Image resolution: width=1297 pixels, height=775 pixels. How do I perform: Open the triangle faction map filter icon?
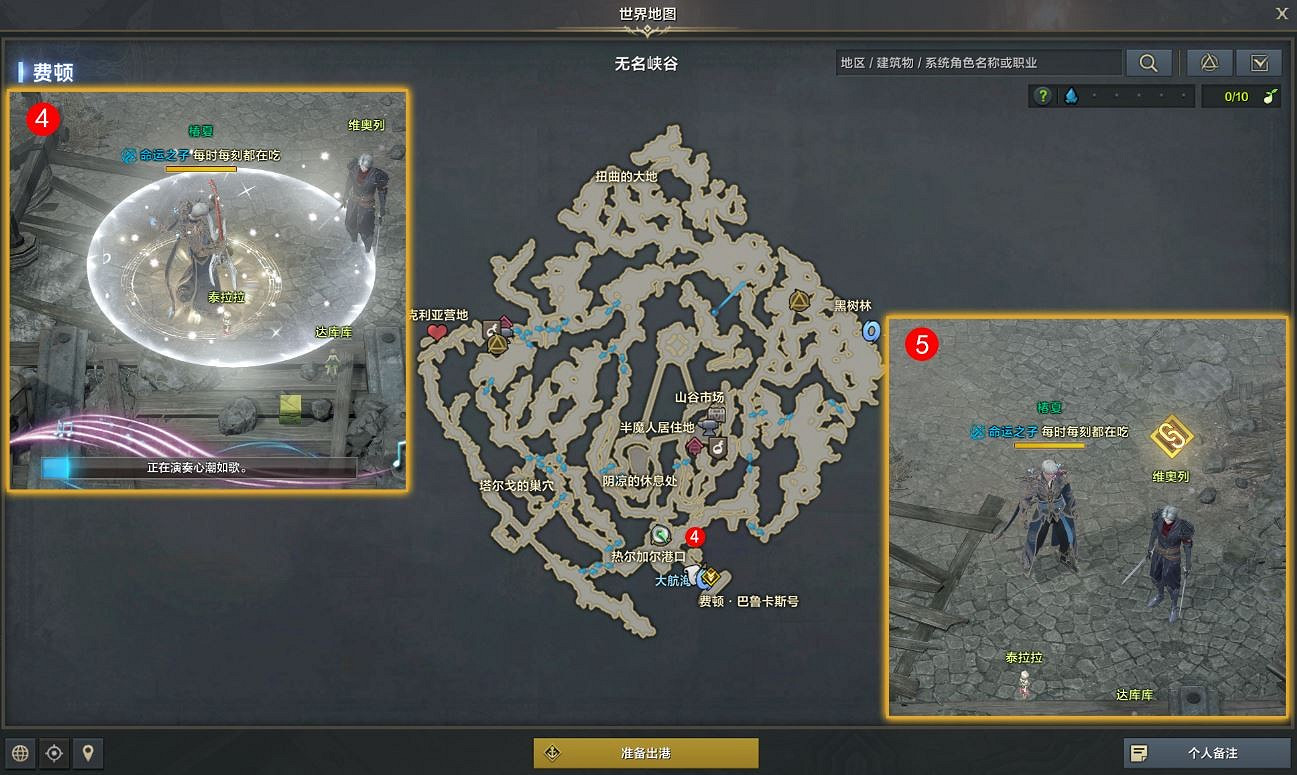coord(1209,62)
